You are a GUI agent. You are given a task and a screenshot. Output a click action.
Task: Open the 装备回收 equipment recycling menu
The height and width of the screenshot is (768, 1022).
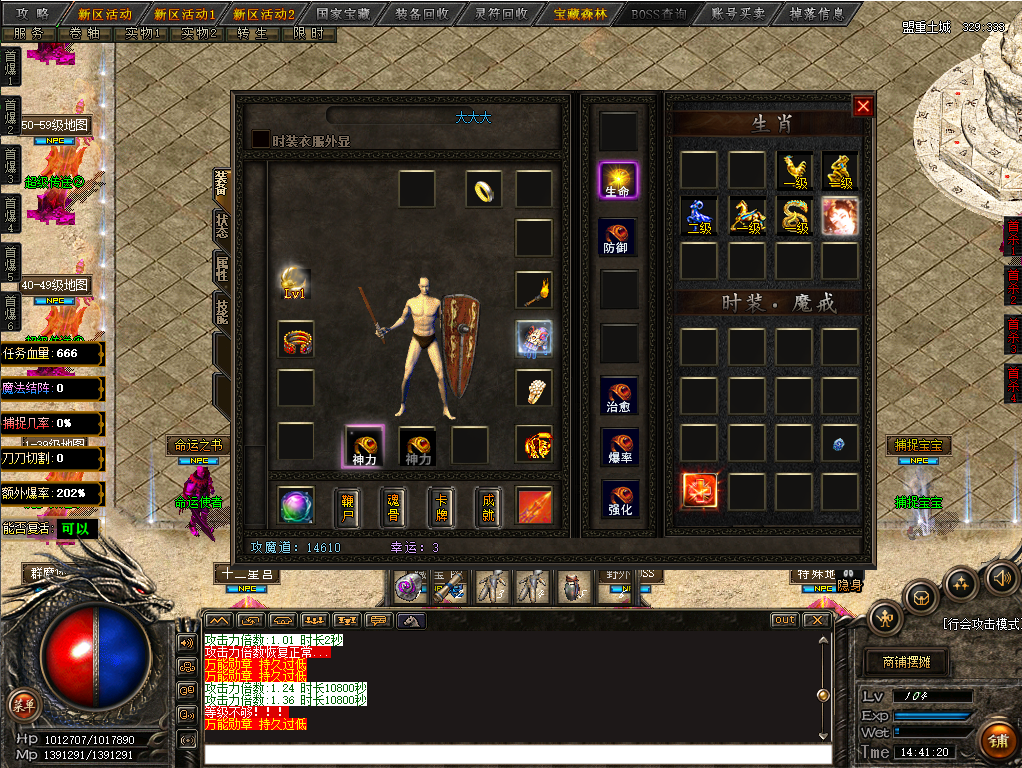pyautogui.click(x=421, y=14)
